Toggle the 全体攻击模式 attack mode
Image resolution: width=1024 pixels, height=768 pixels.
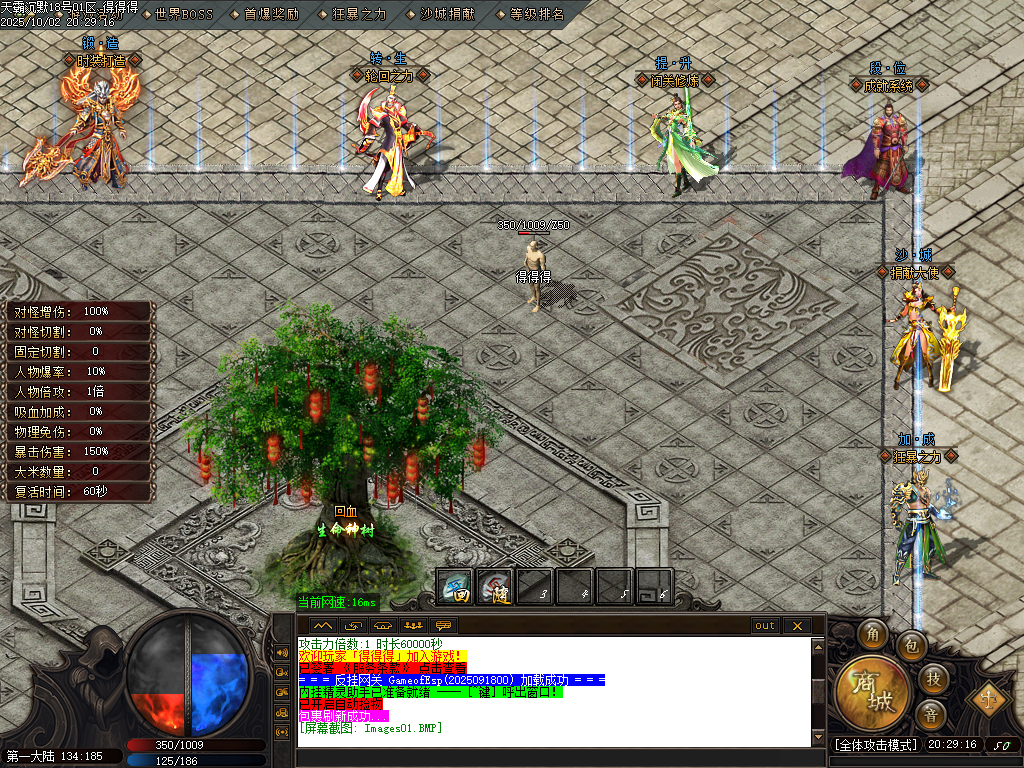pyautogui.click(x=875, y=745)
